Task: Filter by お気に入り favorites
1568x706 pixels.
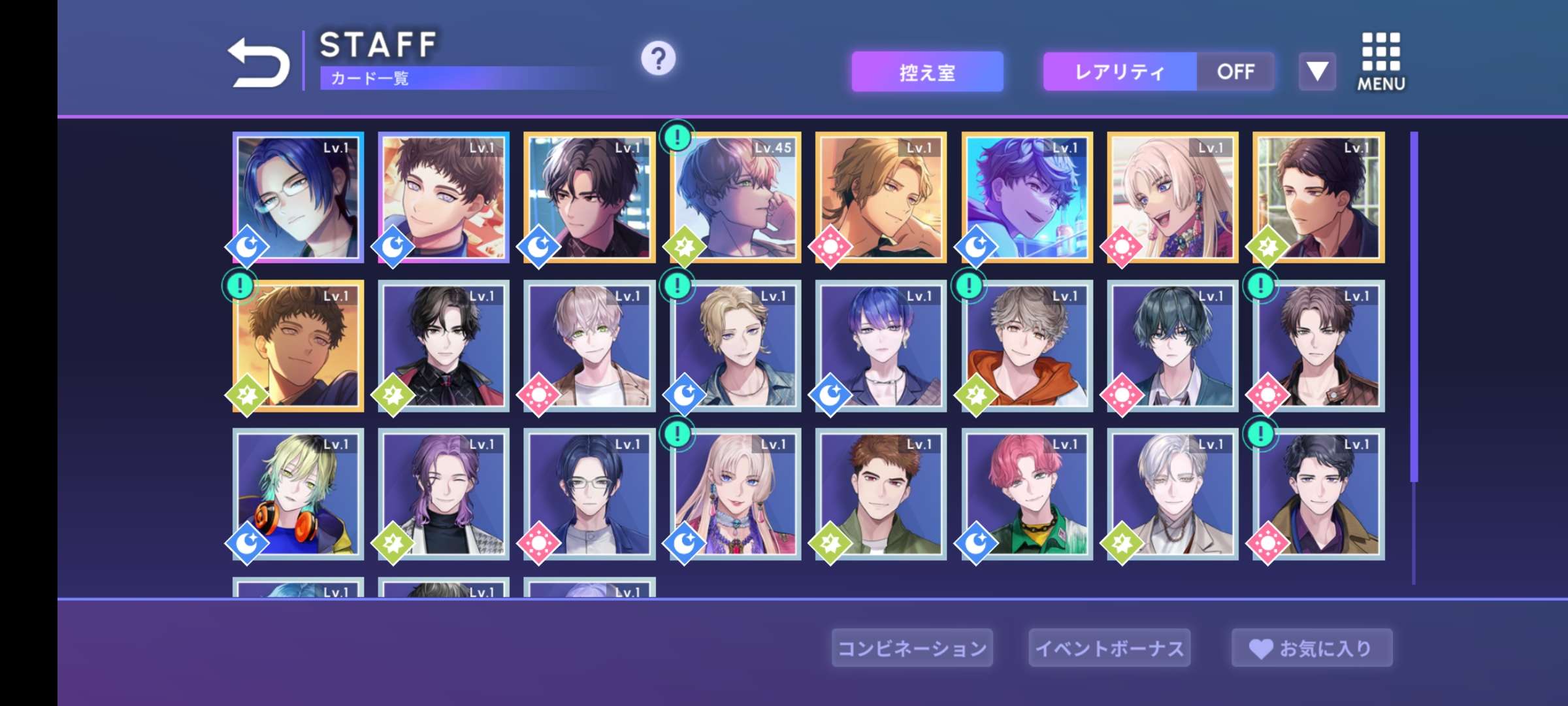Action: coord(1312,648)
